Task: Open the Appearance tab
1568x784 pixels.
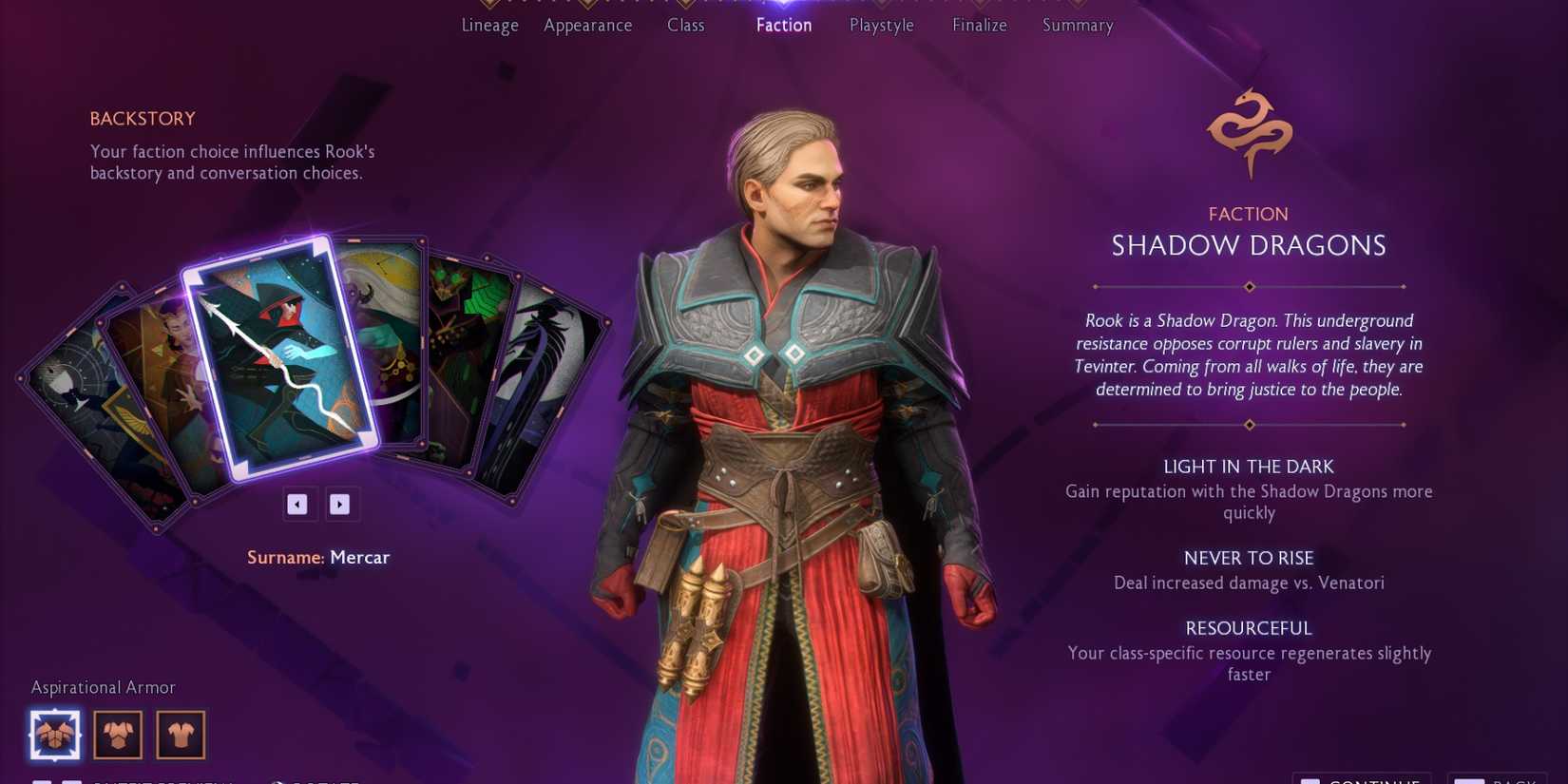Action: [587, 25]
